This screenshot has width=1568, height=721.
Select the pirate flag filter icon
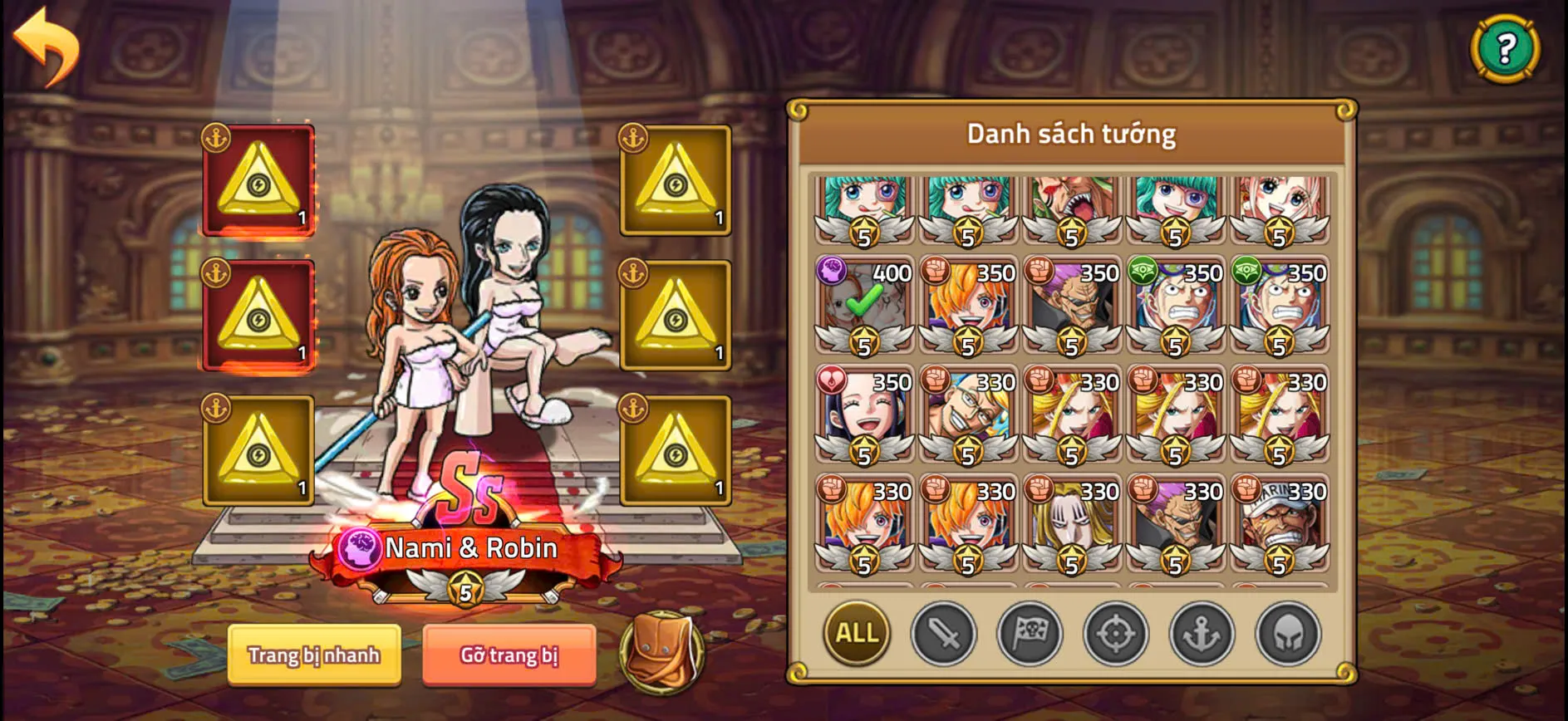(1027, 634)
